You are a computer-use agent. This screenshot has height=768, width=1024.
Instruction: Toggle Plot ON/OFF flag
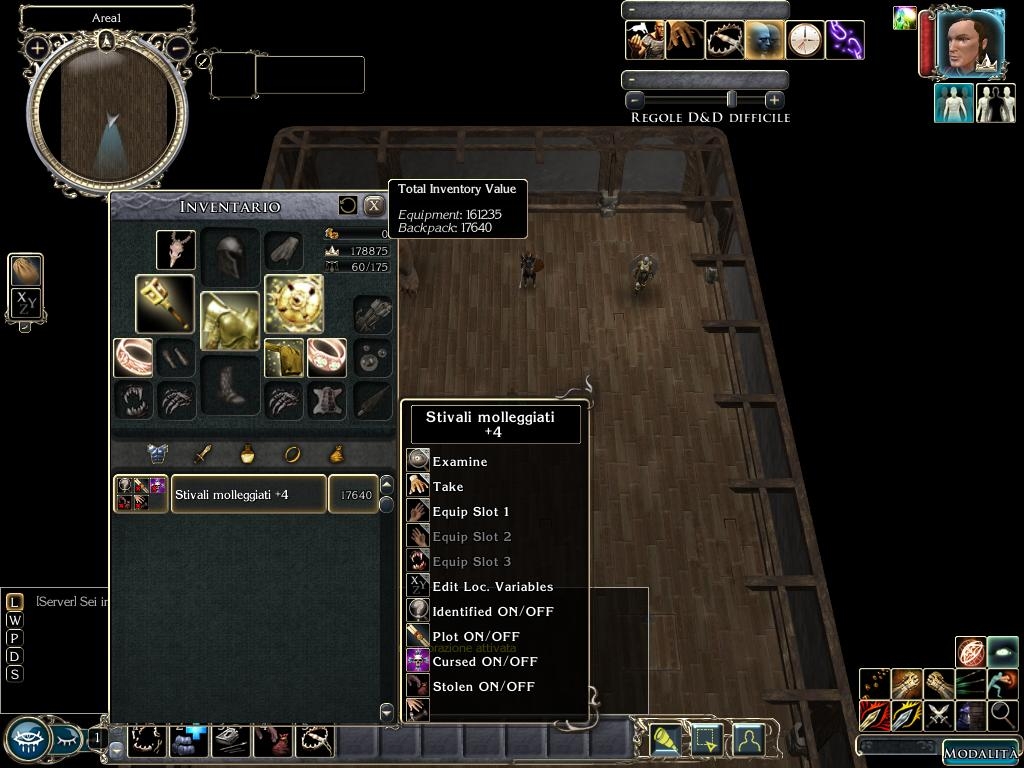(x=476, y=636)
